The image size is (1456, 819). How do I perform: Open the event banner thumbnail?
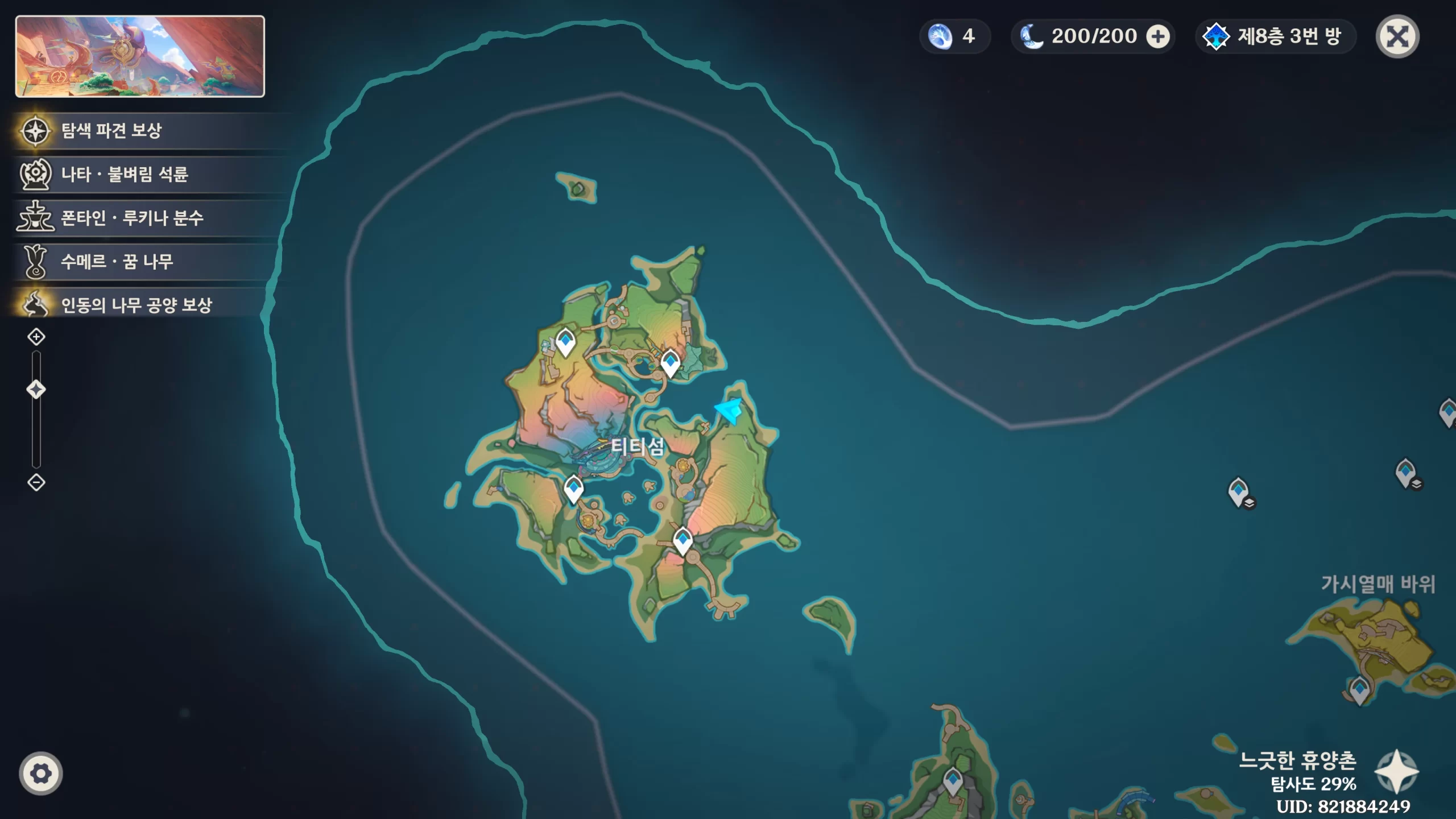(x=140, y=56)
